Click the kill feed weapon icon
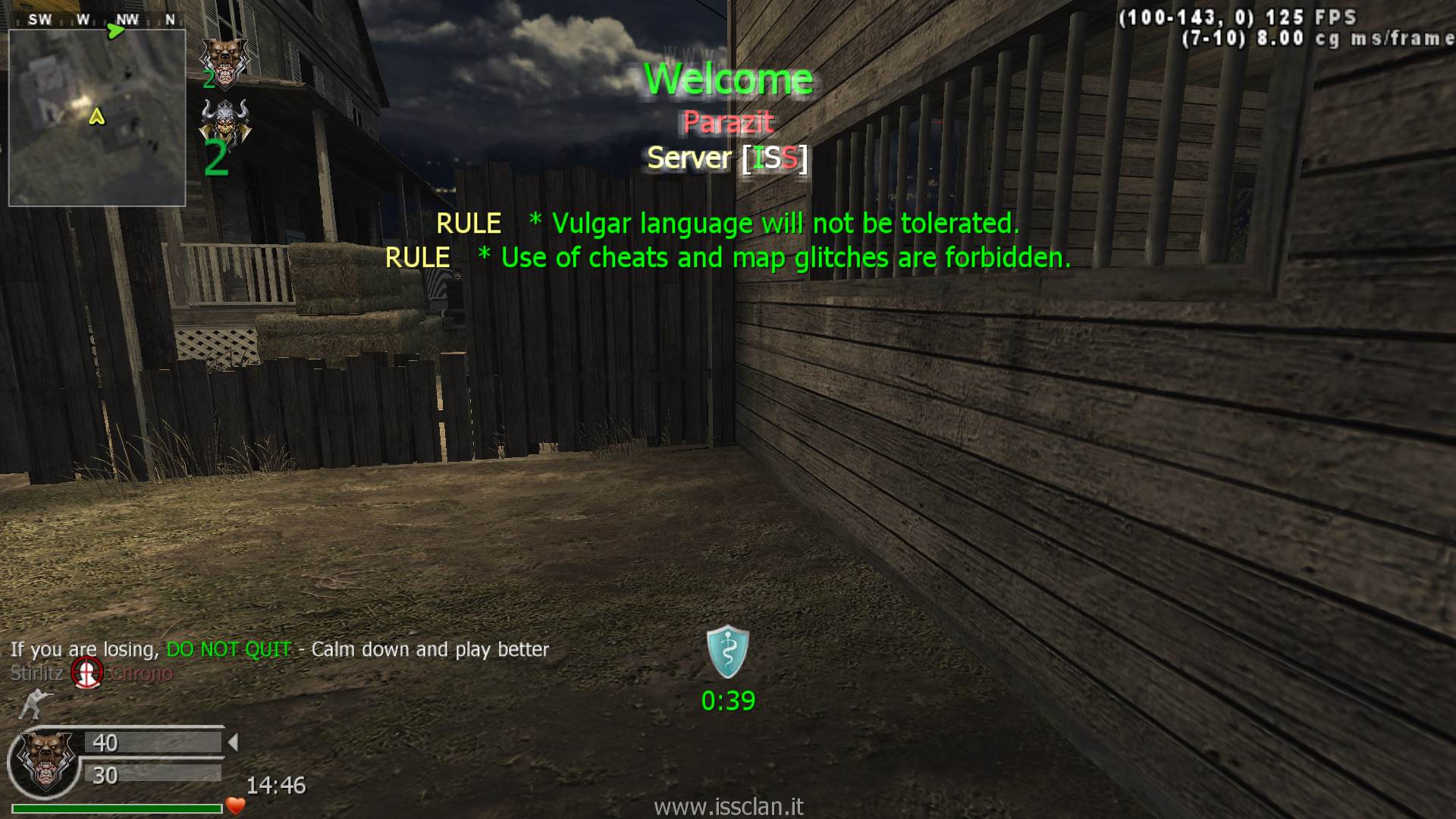This screenshot has height=819, width=1456. 87,673
